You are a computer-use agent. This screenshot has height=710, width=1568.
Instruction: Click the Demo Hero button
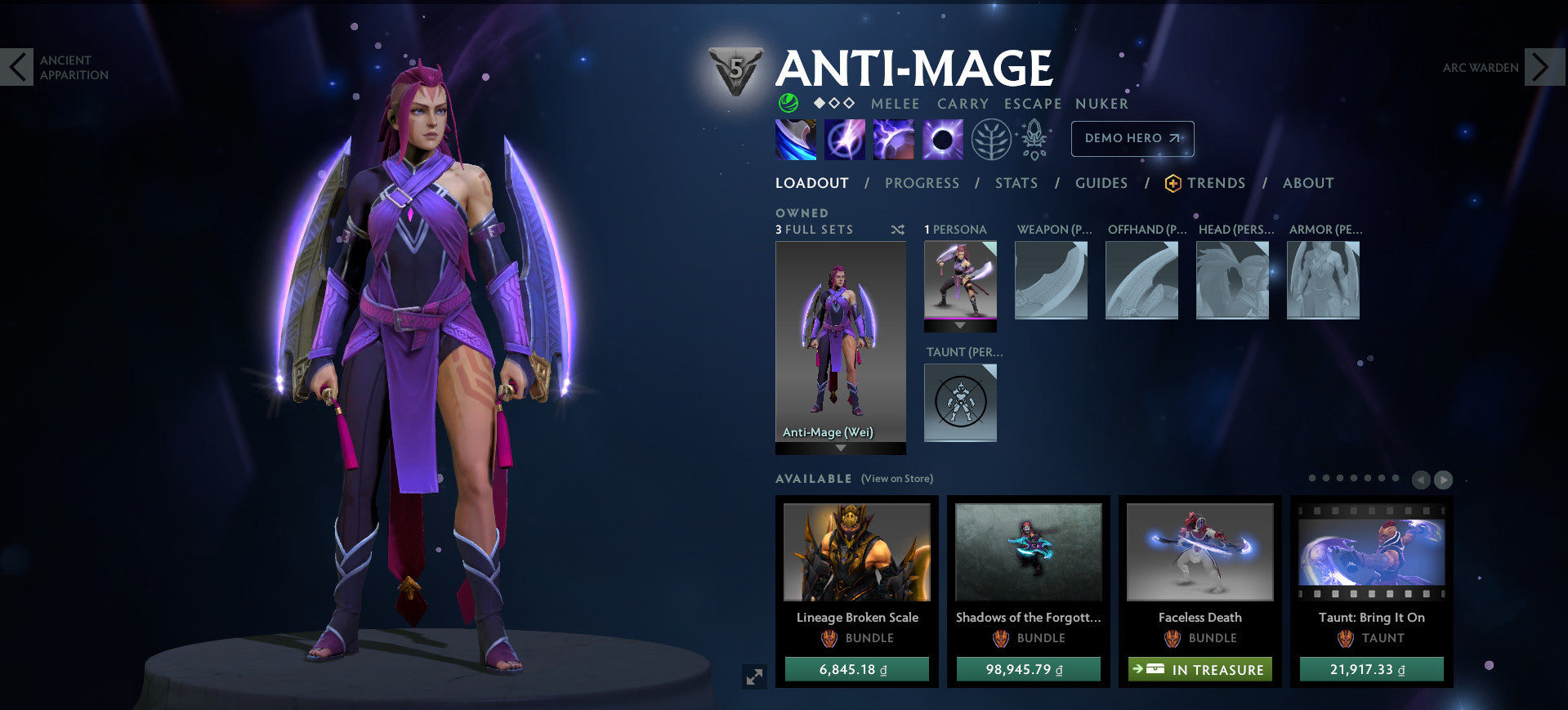coord(1132,139)
